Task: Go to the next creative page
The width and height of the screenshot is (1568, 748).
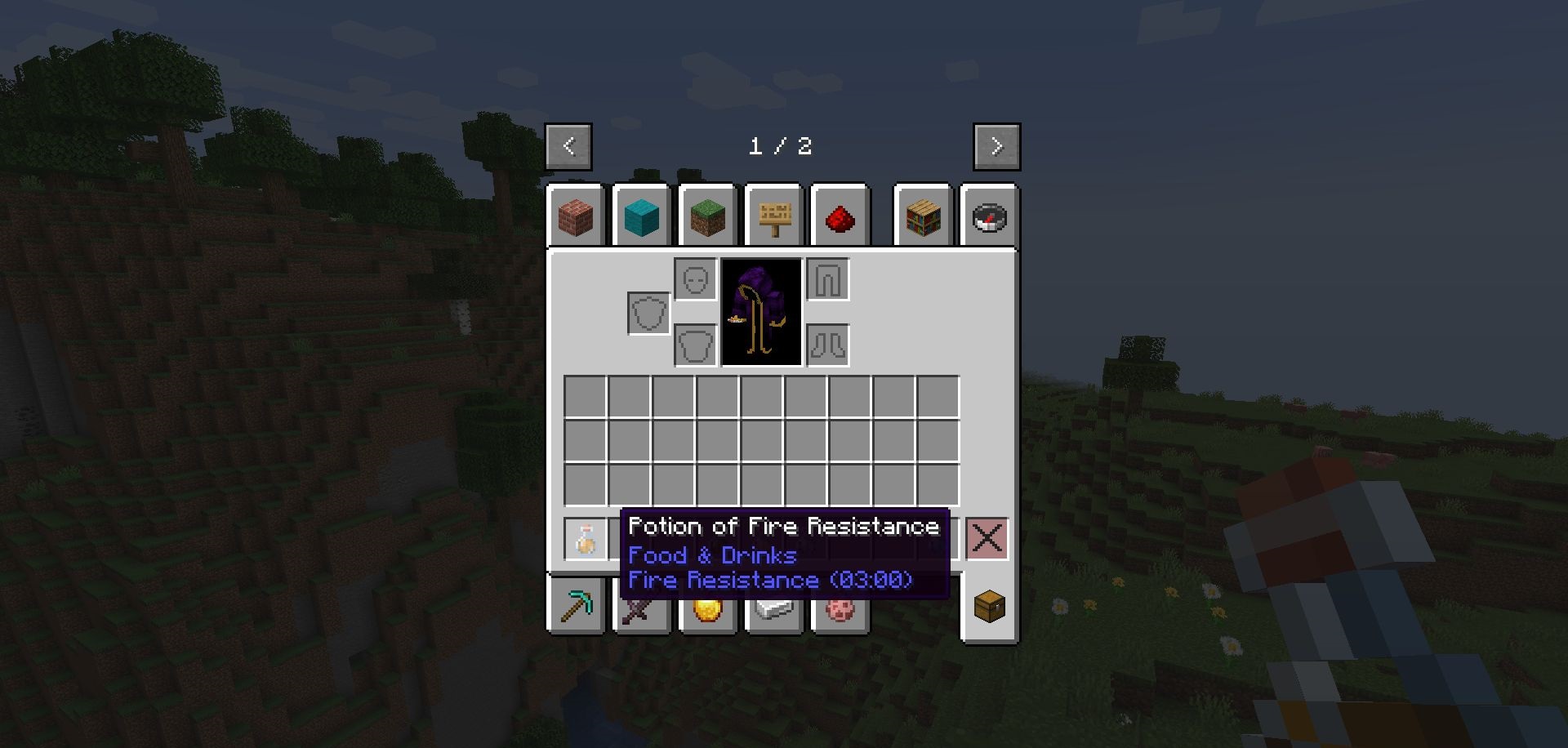Action: pos(996,147)
